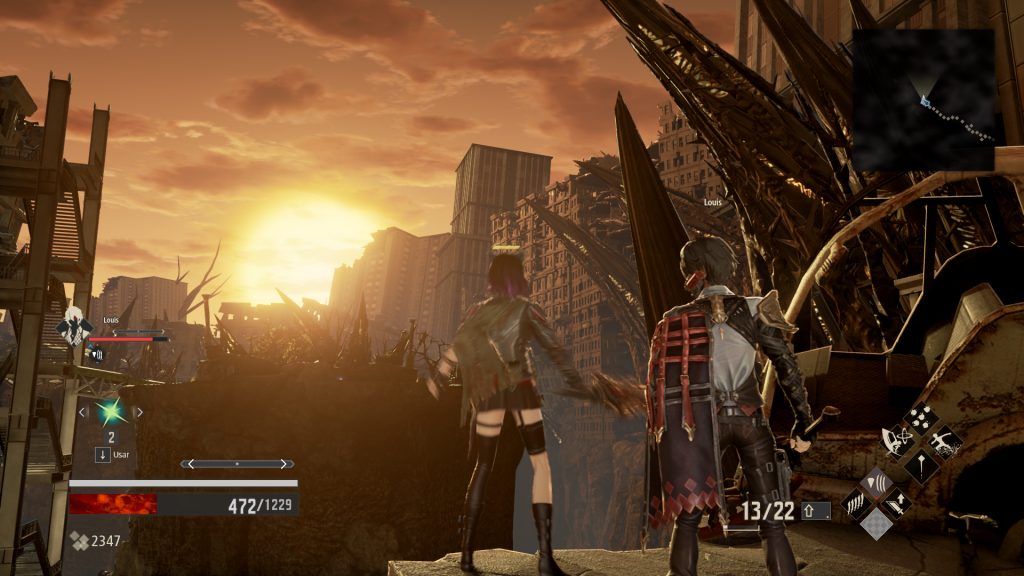The image size is (1024, 576).
Task: Cycle to the next quick item
Action: (x=139, y=411)
